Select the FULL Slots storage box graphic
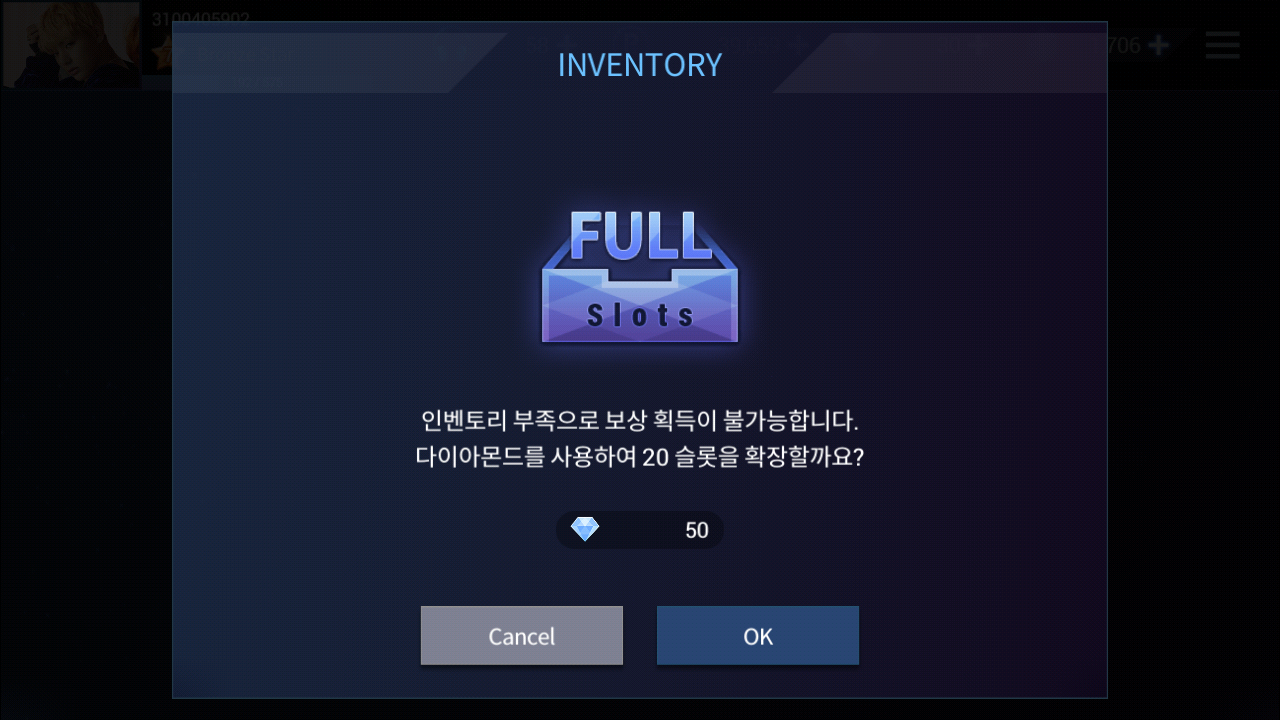 pos(640,278)
